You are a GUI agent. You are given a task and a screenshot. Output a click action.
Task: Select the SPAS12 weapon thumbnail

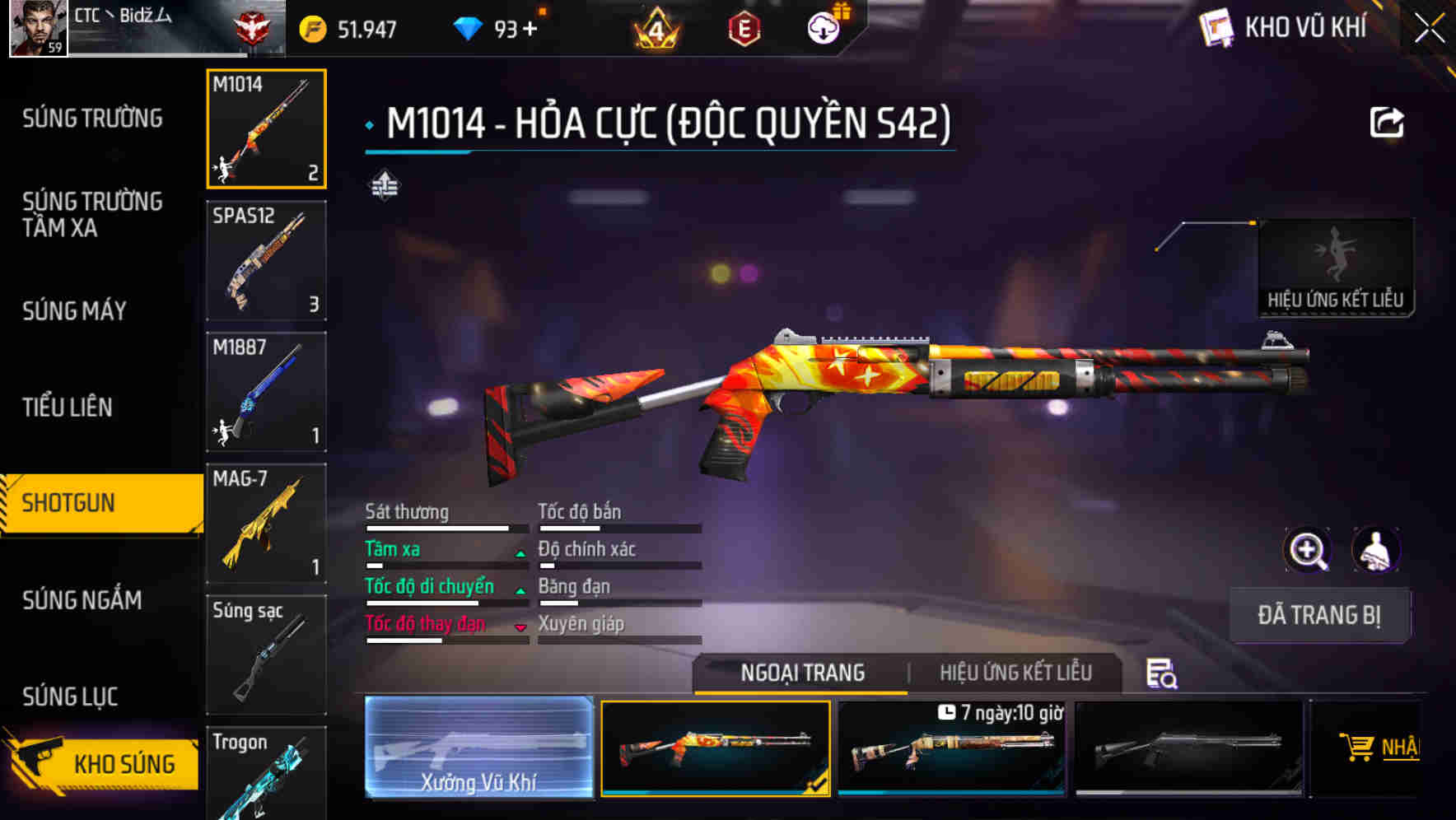[x=265, y=261]
